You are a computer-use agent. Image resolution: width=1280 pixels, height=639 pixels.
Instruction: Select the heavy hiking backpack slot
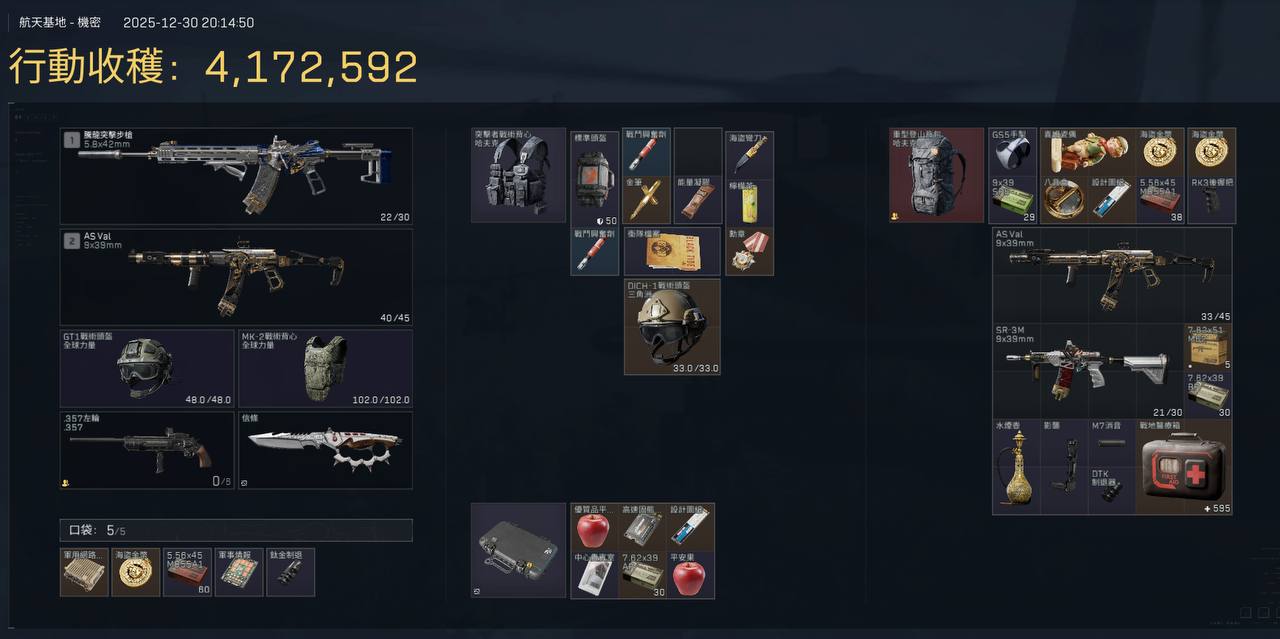pos(937,175)
